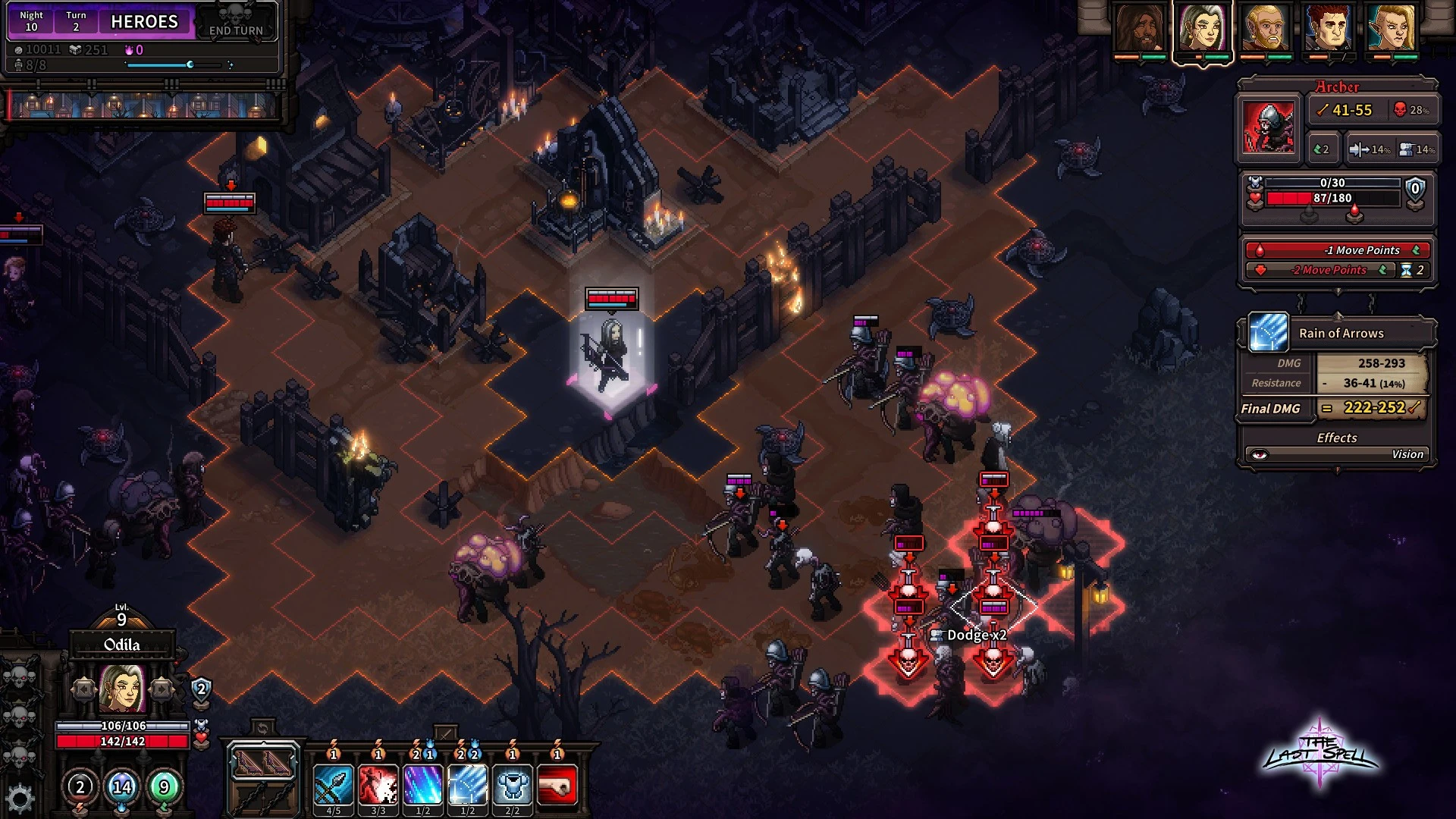Select the blond-bearded hero portrait

tap(1266, 29)
